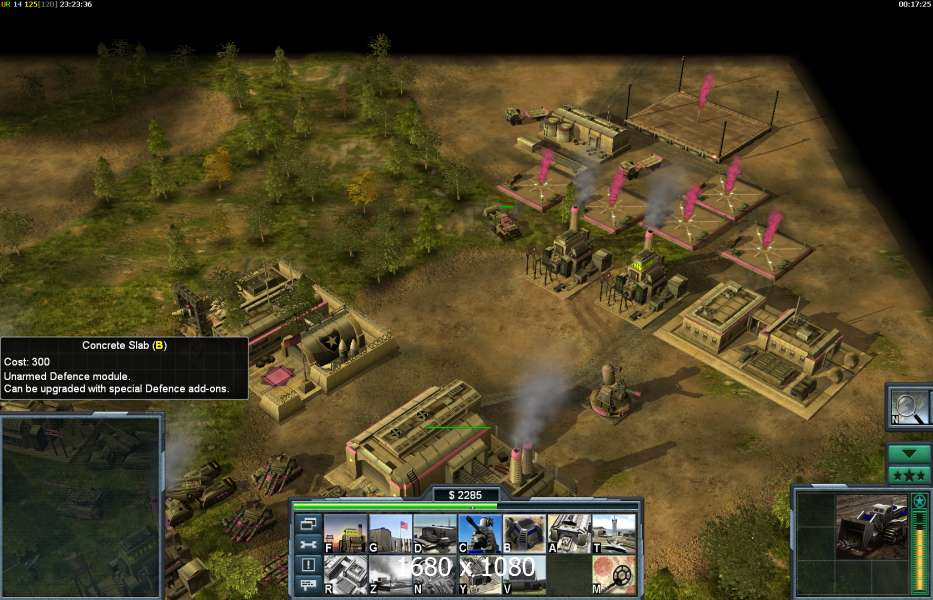Select the airfield build icon (T)
933x600 pixels.
(613, 533)
